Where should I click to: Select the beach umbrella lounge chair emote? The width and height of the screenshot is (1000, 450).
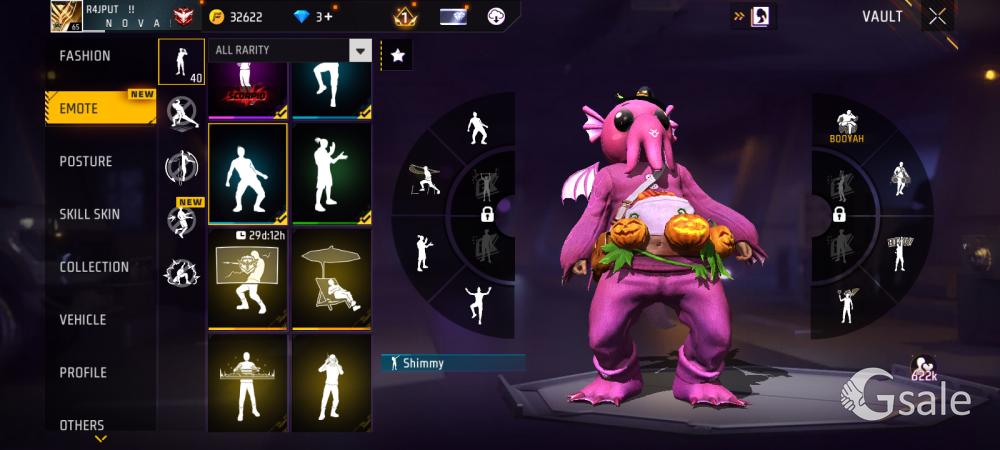[x=331, y=278]
